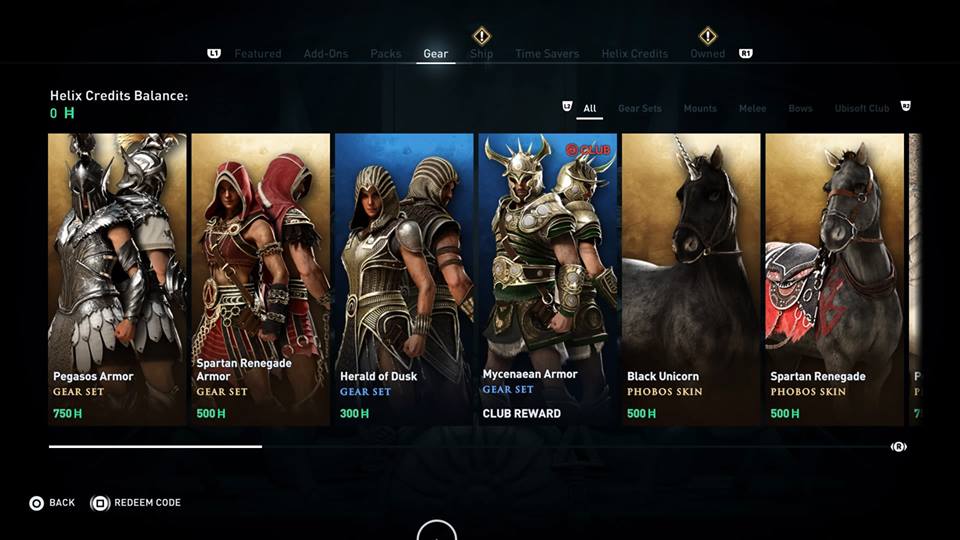Filter store by Melee weapons
Screen dimensions: 960x540
pos(753,109)
